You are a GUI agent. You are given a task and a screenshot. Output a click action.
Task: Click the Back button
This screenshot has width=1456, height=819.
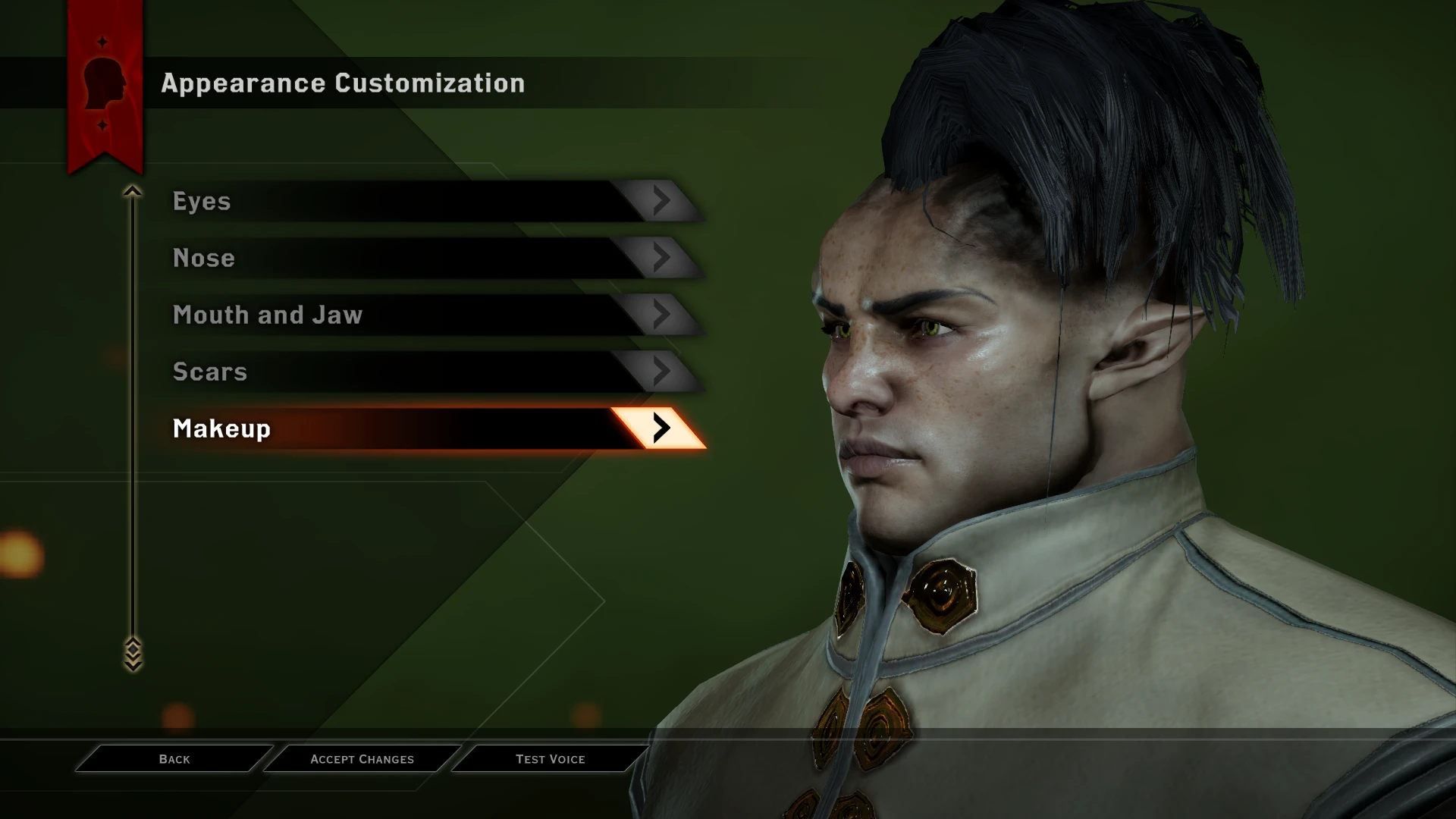[x=174, y=758]
